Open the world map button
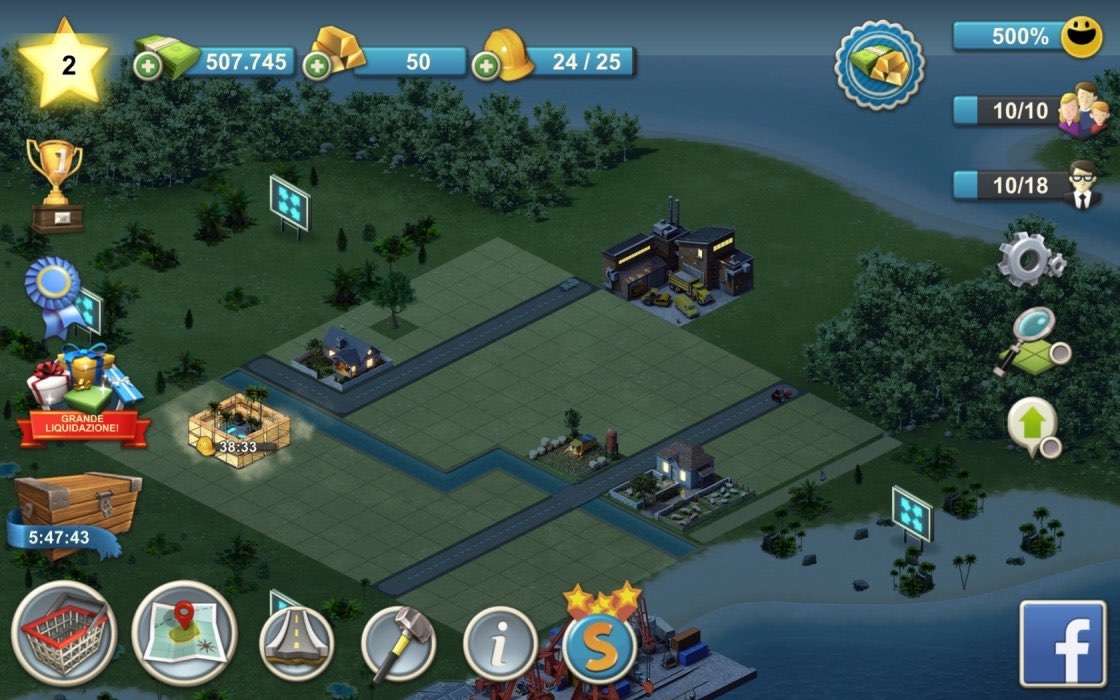 184,633
